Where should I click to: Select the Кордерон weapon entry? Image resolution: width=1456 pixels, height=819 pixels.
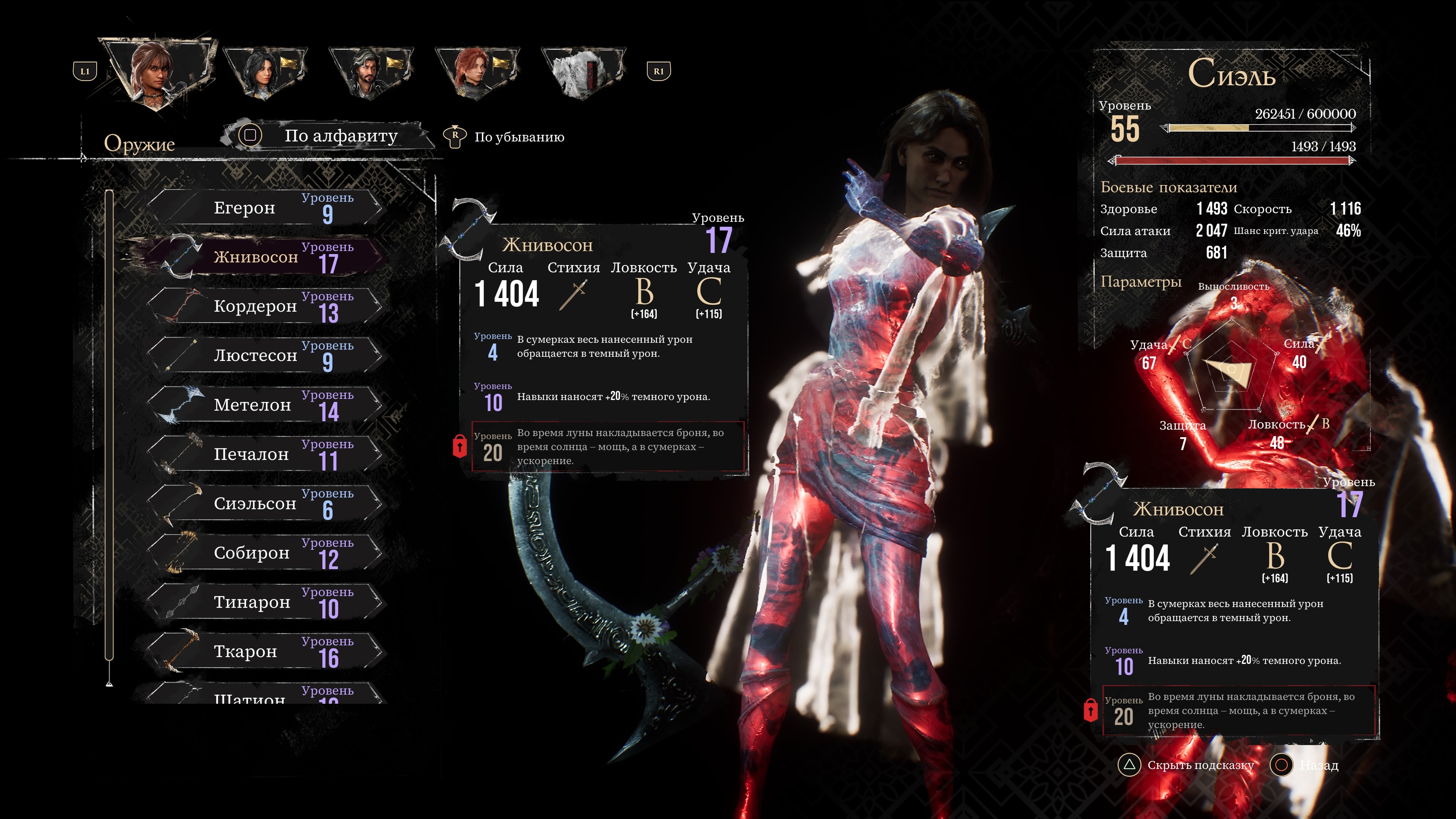coord(266,306)
